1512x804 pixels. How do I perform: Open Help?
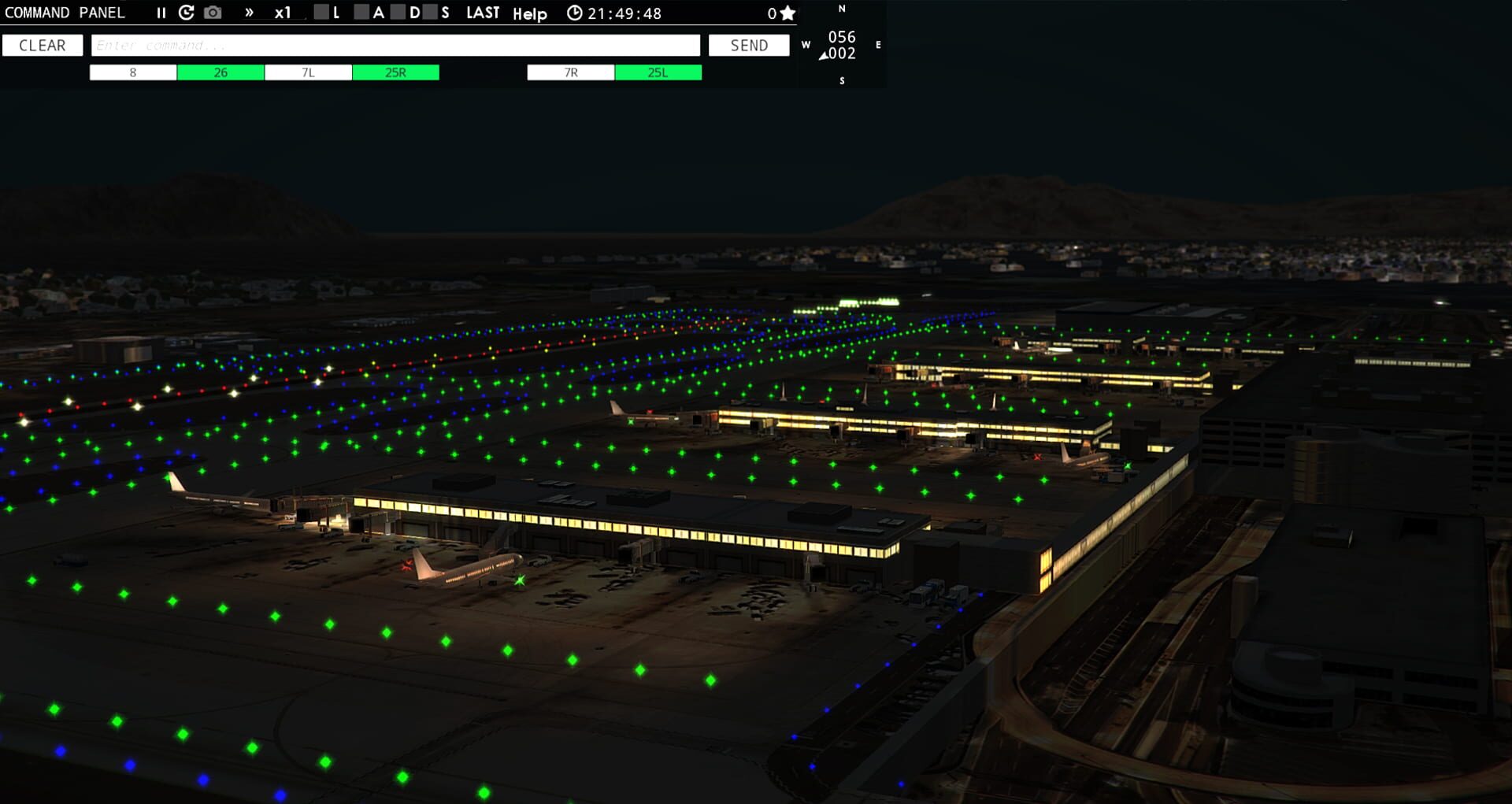(x=528, y=14)
